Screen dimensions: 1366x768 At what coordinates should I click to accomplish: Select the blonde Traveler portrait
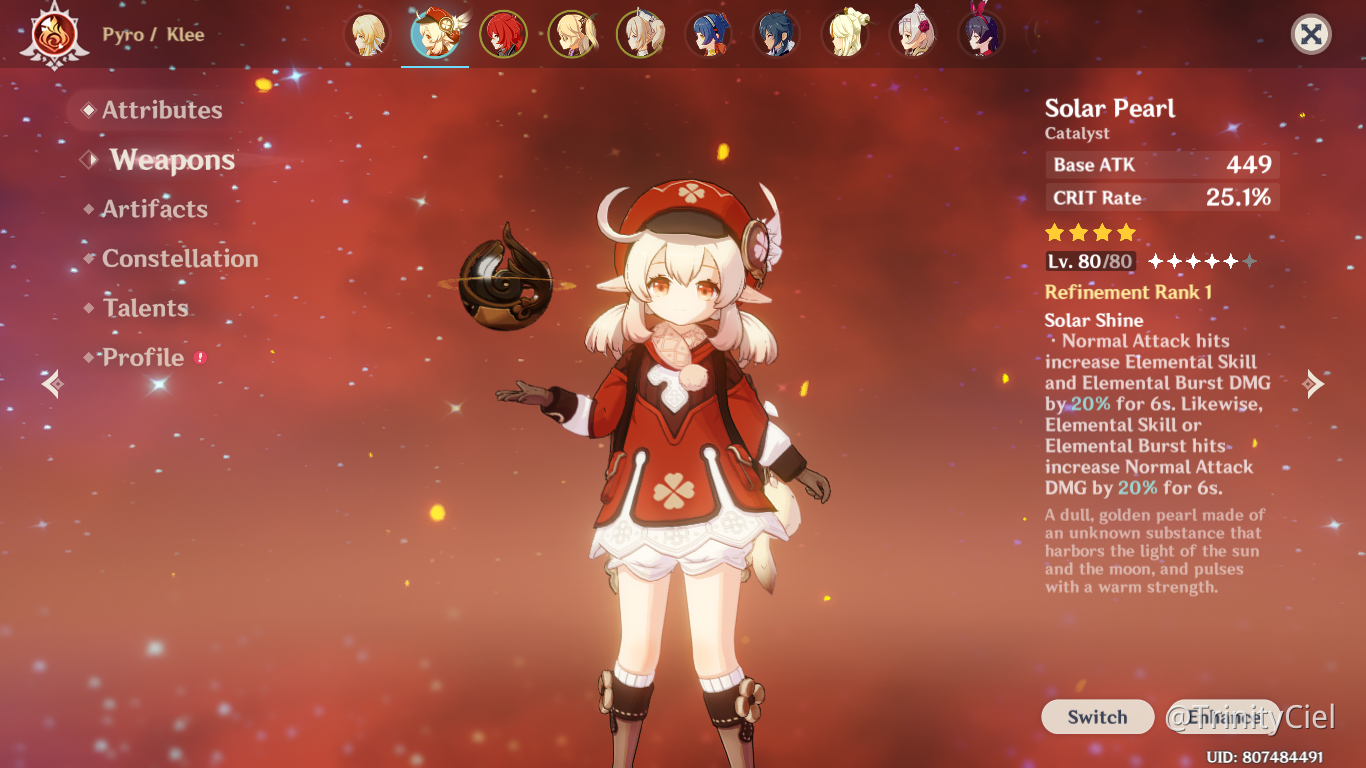(x=367, y=34)
